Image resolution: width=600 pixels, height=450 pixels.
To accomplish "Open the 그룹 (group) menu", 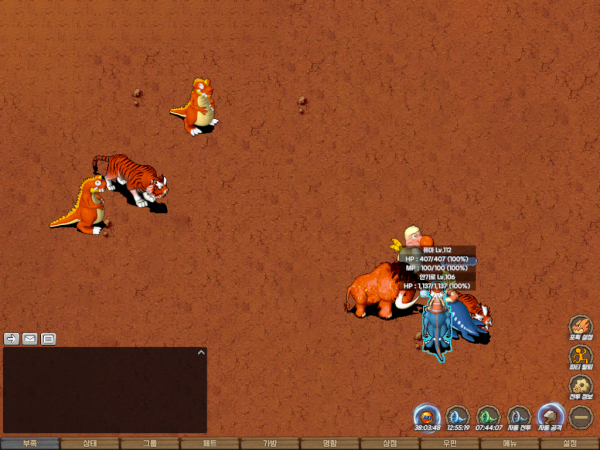I will (x=150, y=443).
